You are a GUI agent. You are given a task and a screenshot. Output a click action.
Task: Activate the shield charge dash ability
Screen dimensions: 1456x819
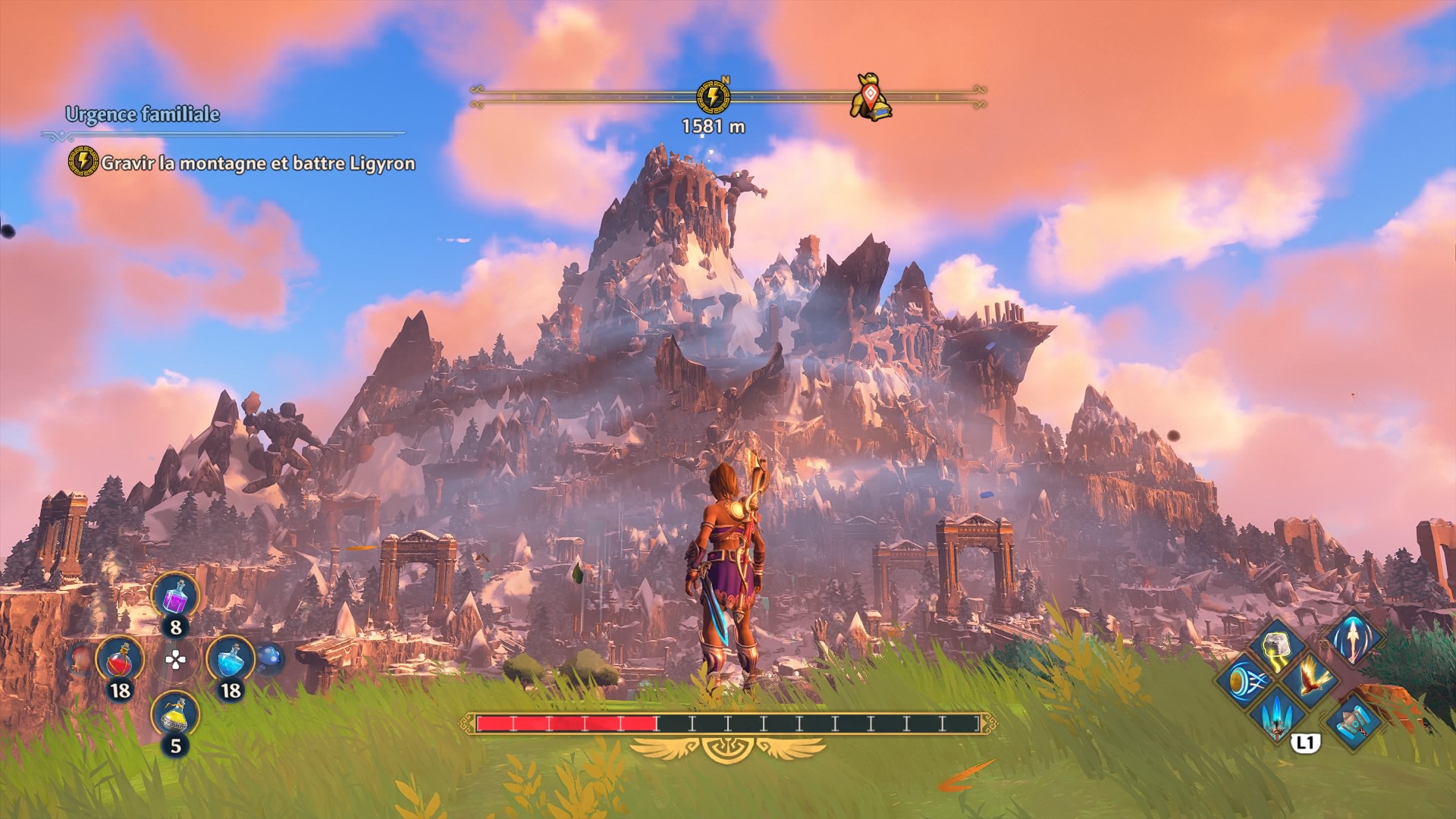pos(1245,679)
